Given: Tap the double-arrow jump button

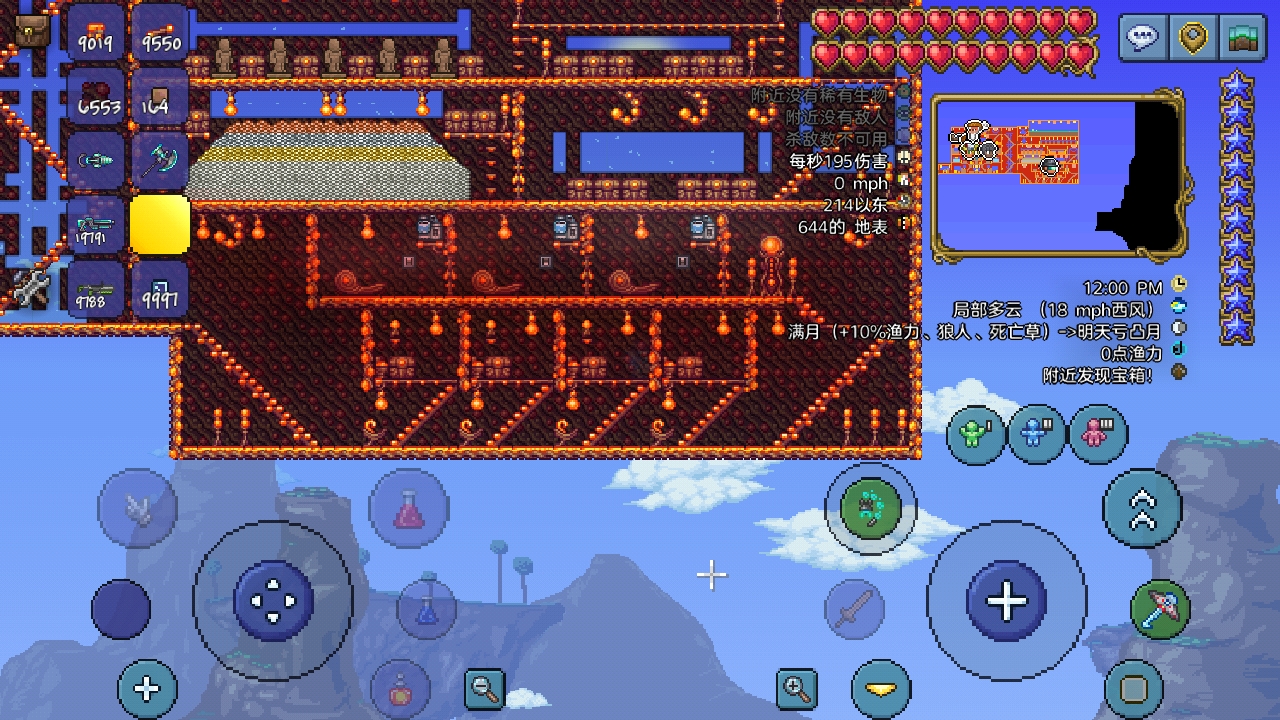Looking at the screenshot, I should [1142, 508].
